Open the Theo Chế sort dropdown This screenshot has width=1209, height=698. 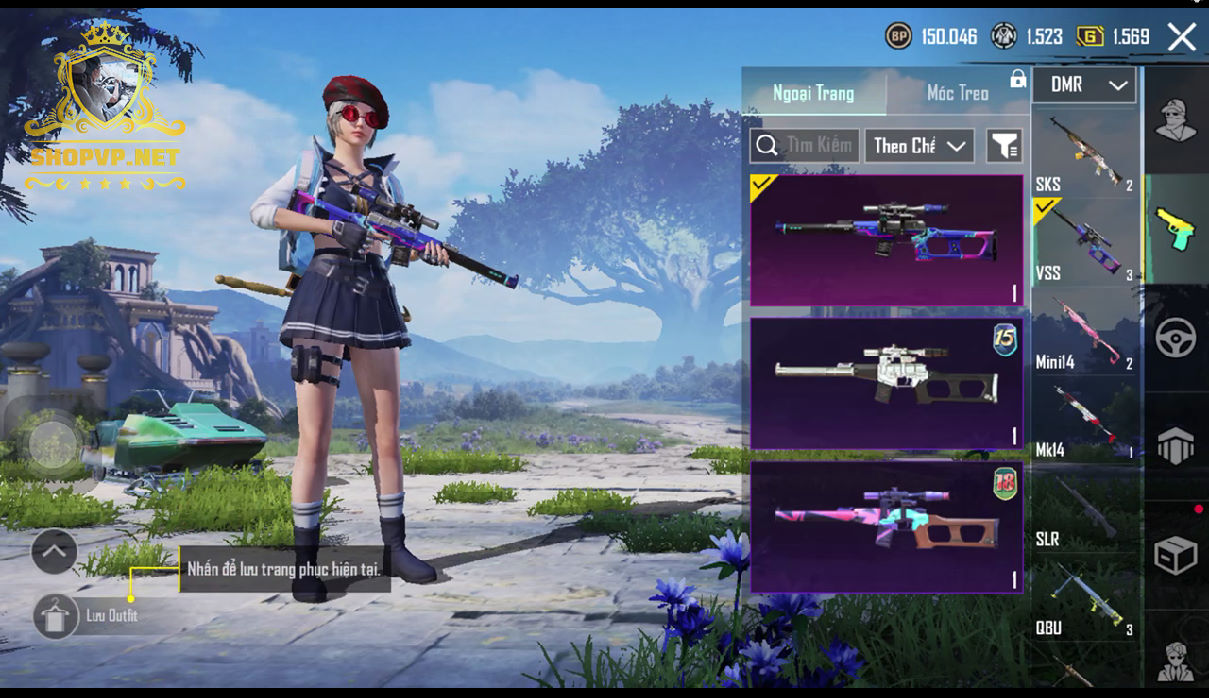[x=919, y=146]
